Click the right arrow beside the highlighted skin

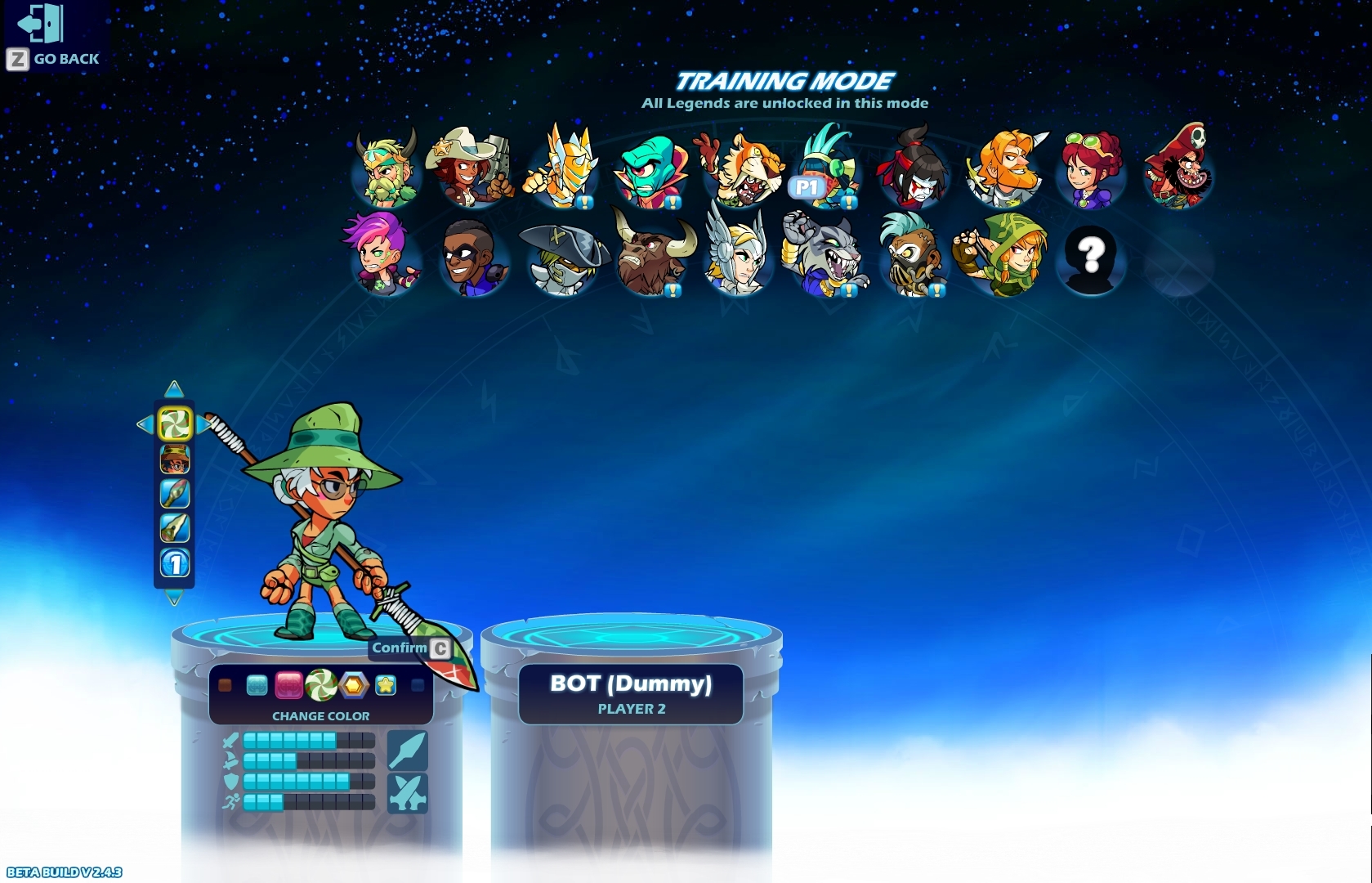pyautogui.click(x=201, y=424)
